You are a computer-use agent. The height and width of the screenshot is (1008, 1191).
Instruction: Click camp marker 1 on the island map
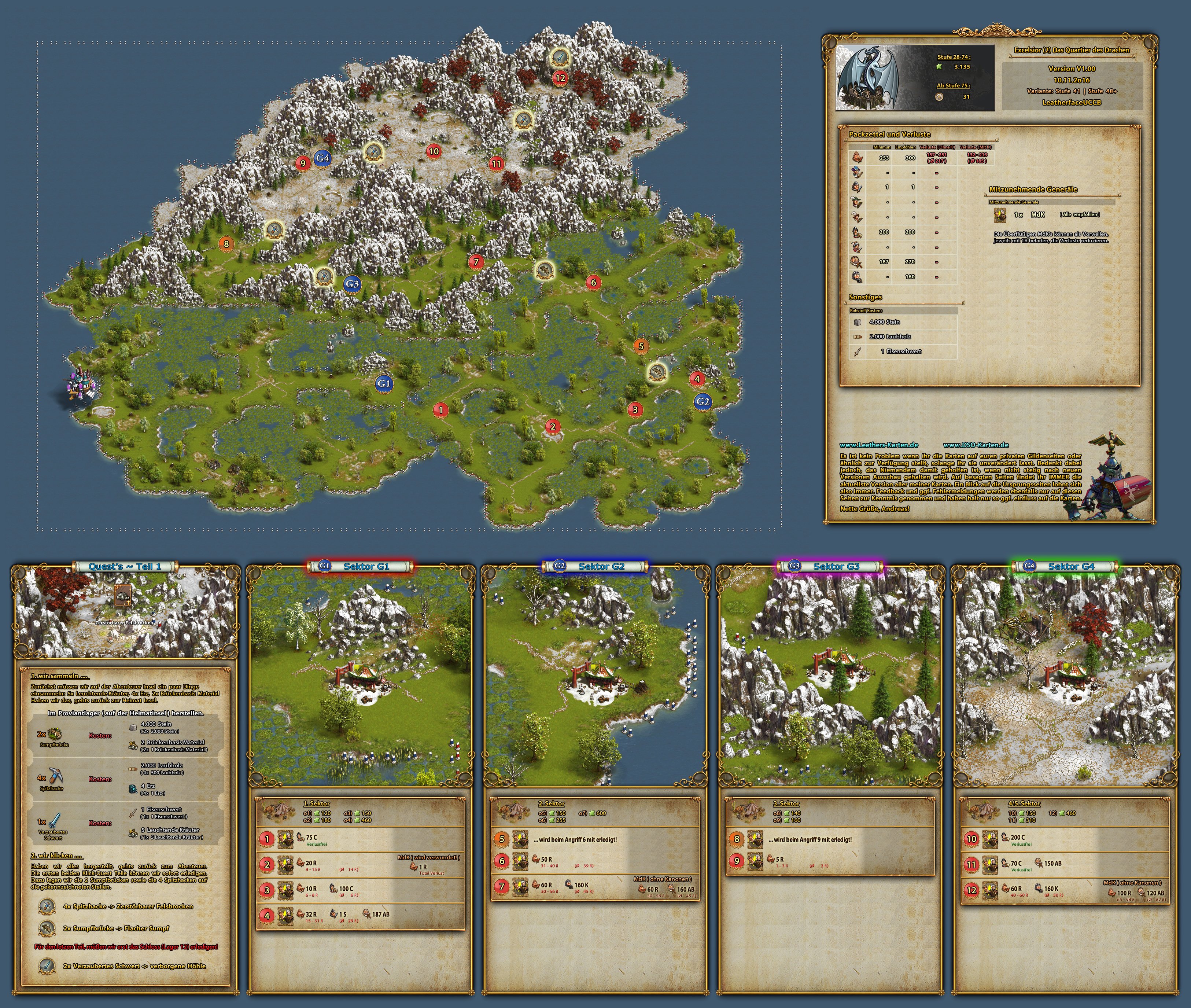coord(440,410)
